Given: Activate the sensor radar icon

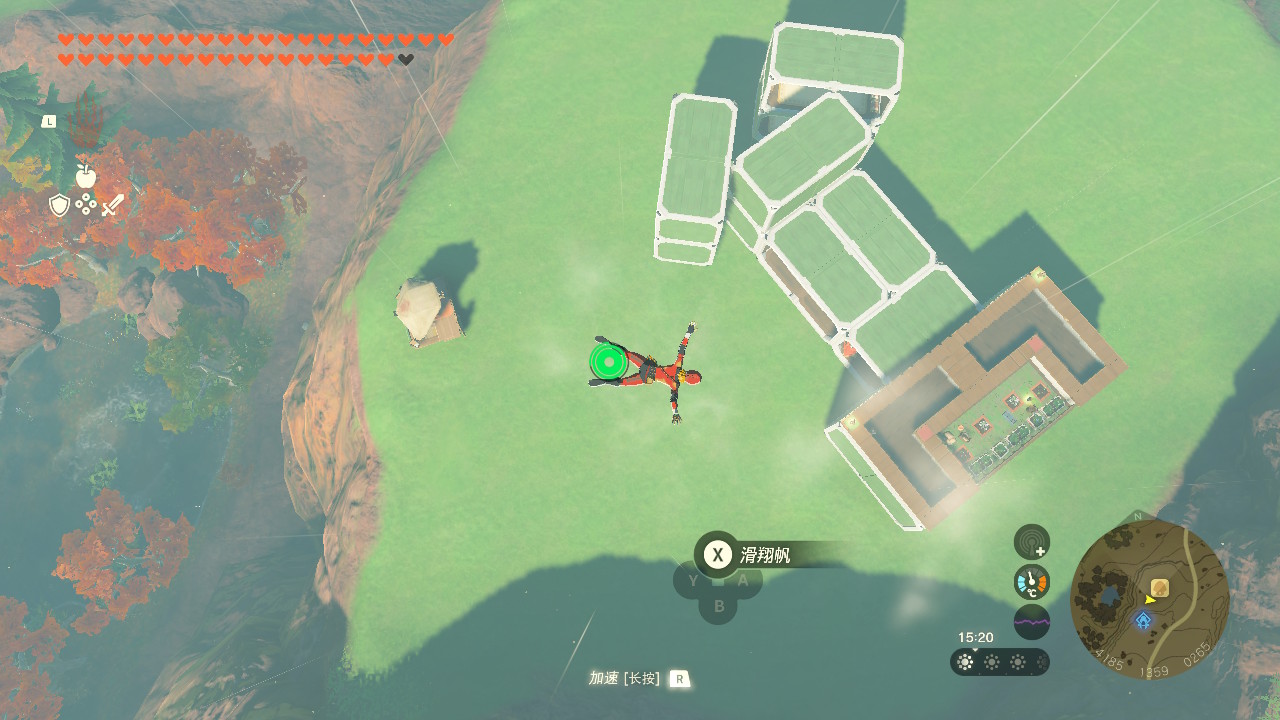Looking at the screenshot, I should coord(1032,542).
